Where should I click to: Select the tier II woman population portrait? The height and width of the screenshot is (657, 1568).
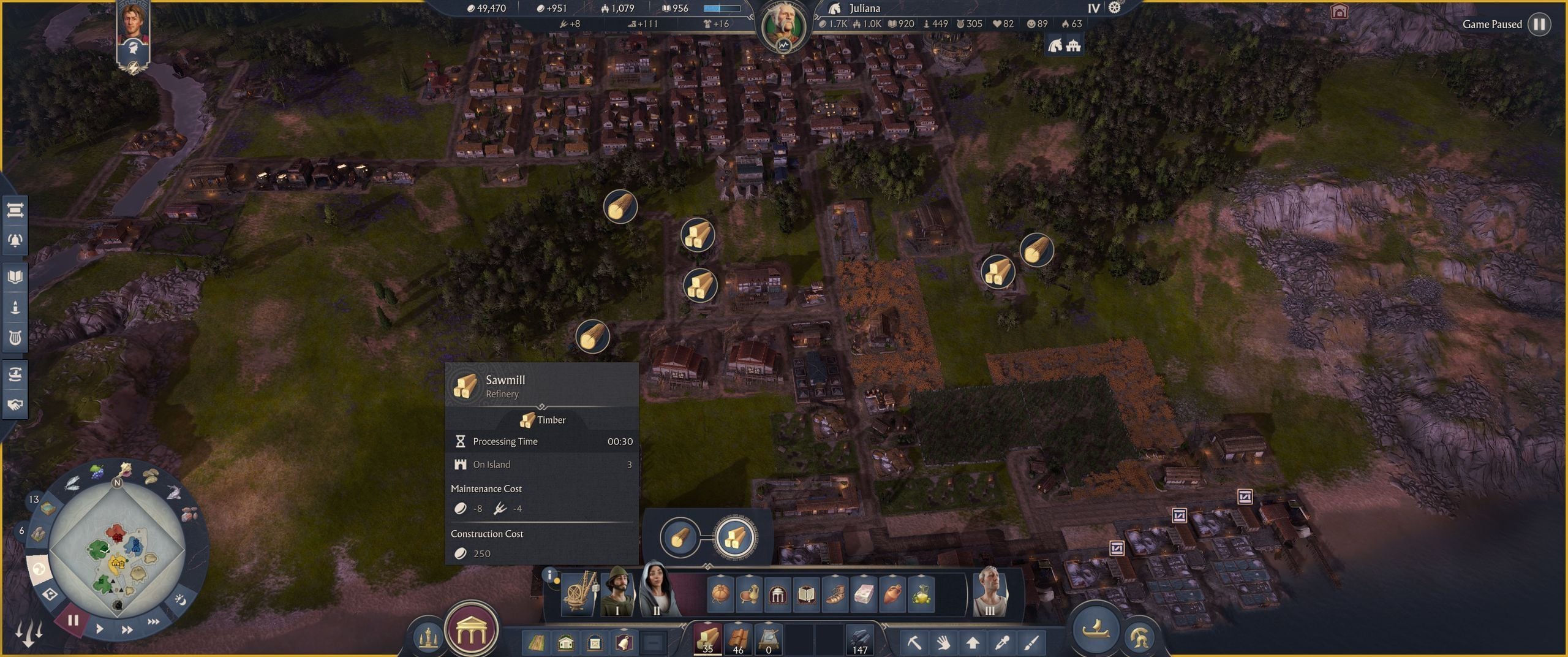click(657, 591)
